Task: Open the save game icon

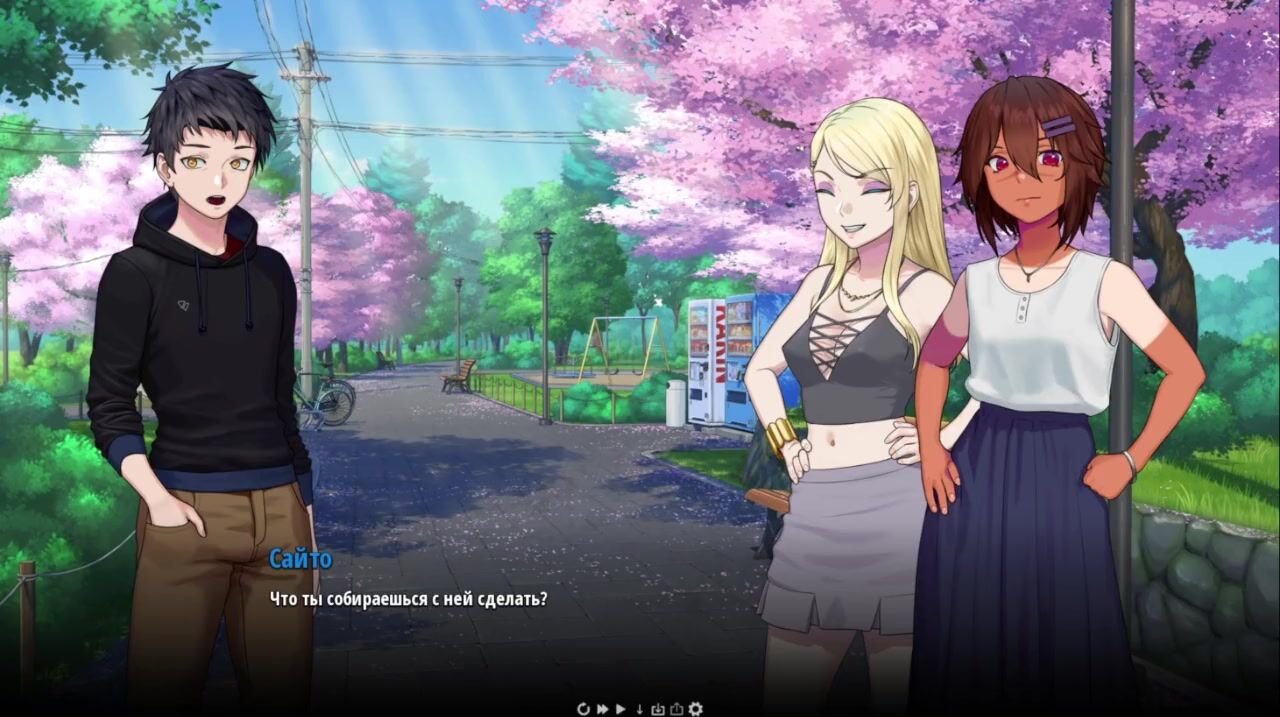Action: (658, 709)
